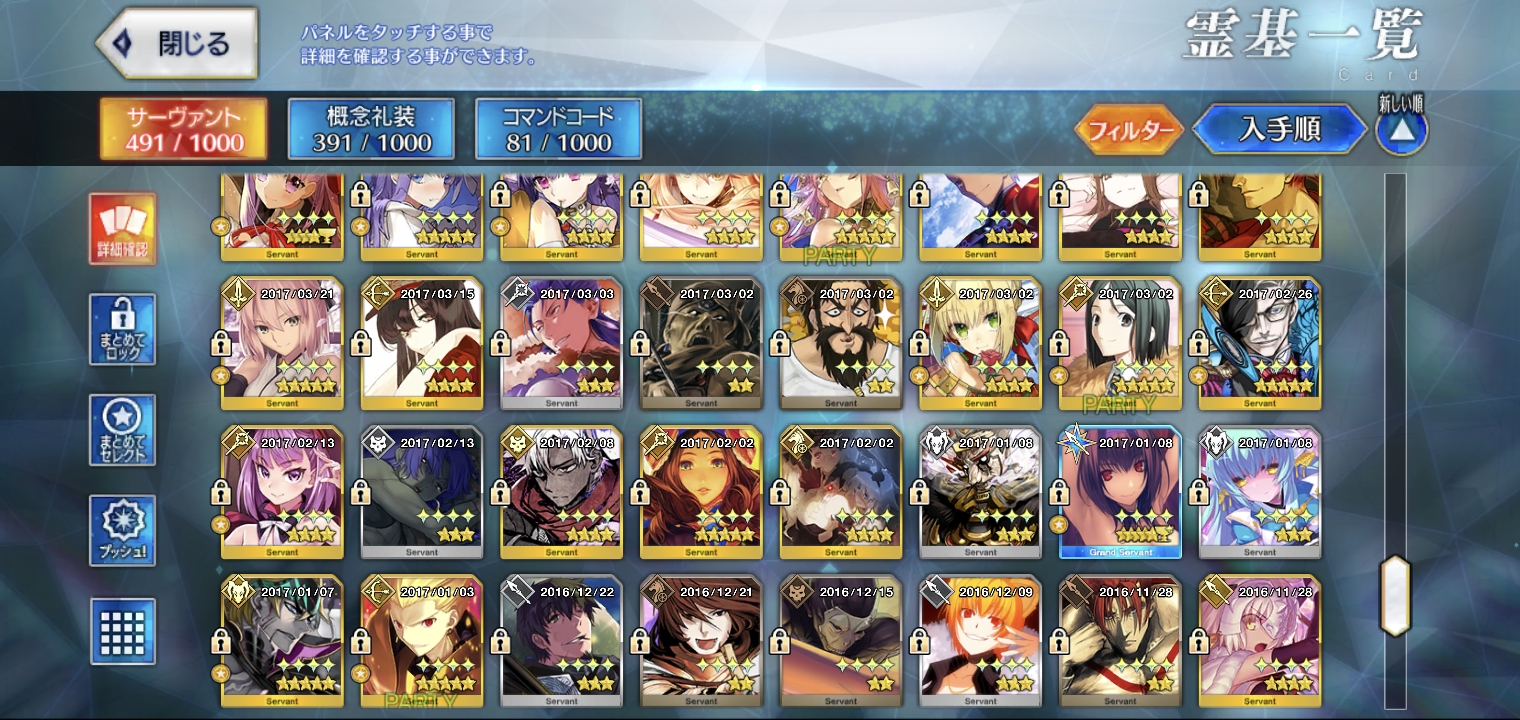The height and width of the screenshot is (720, 1520).
Task: Open the フィルター filter options
Action: (1129, 130)
